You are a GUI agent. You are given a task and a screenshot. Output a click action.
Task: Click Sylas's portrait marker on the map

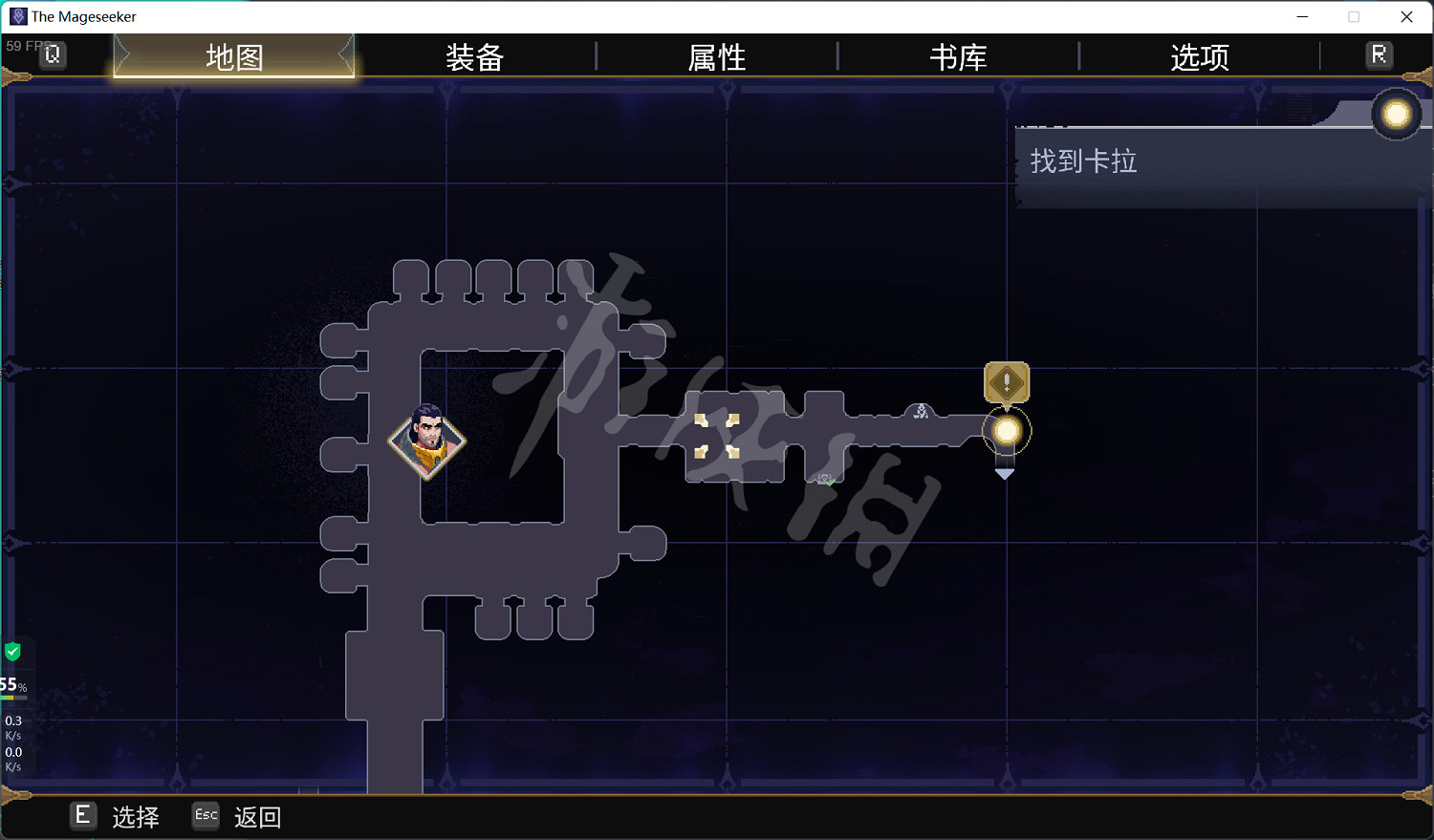click(427, 442)
